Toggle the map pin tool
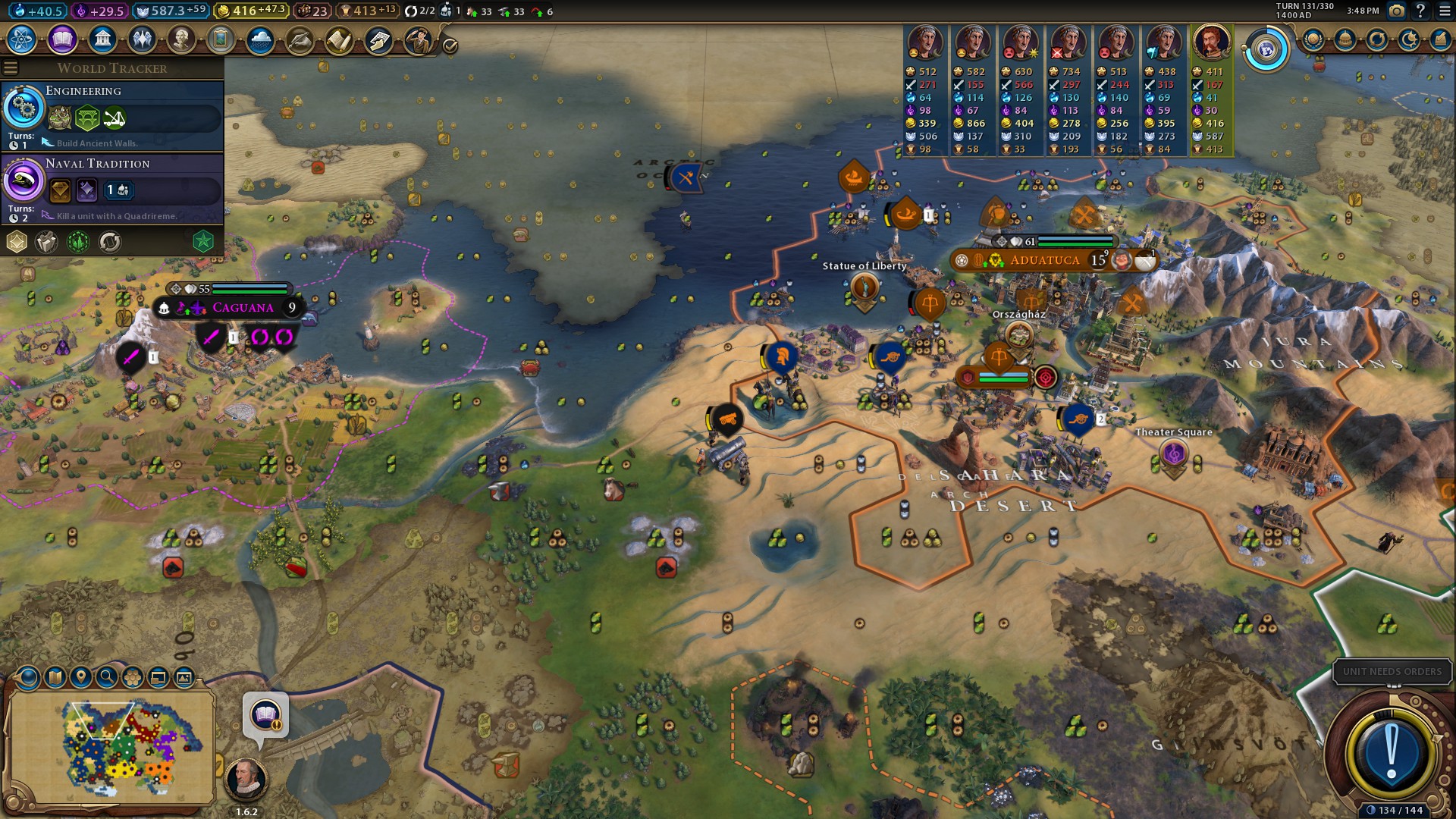 coord(80,677)
